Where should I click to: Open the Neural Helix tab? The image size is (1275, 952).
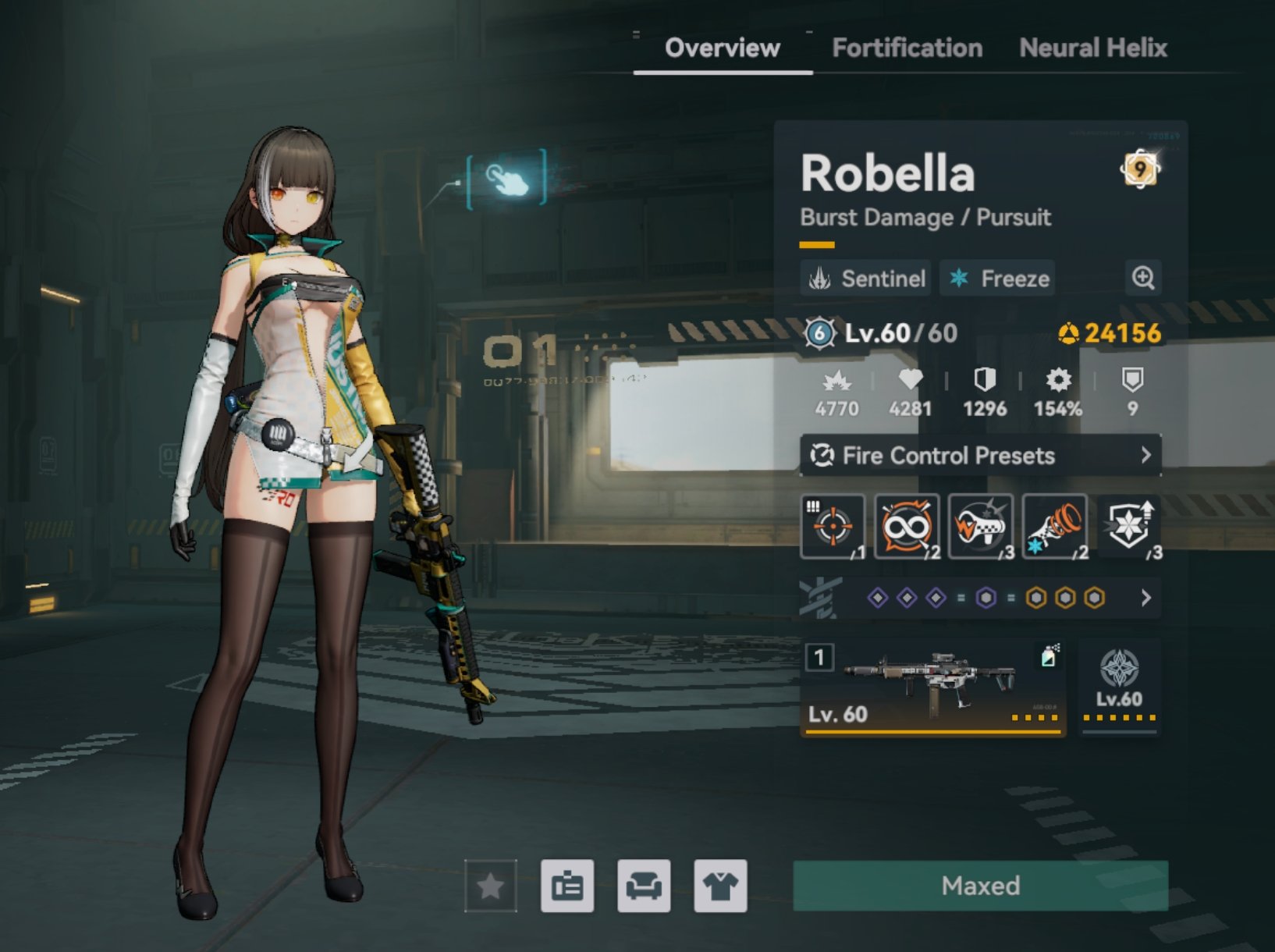[x=1092, y=48]
